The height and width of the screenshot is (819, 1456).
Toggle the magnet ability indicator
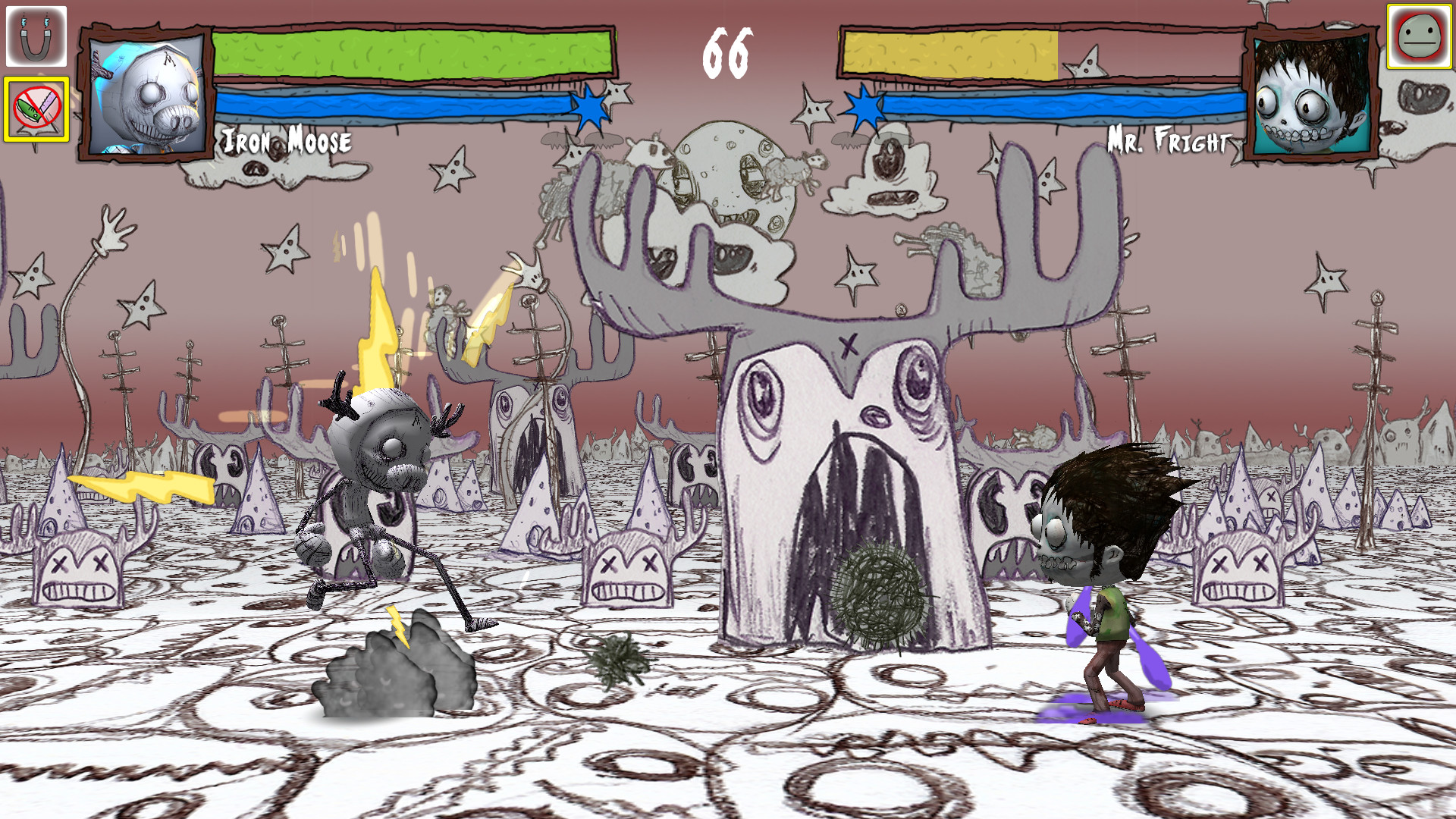36,35
